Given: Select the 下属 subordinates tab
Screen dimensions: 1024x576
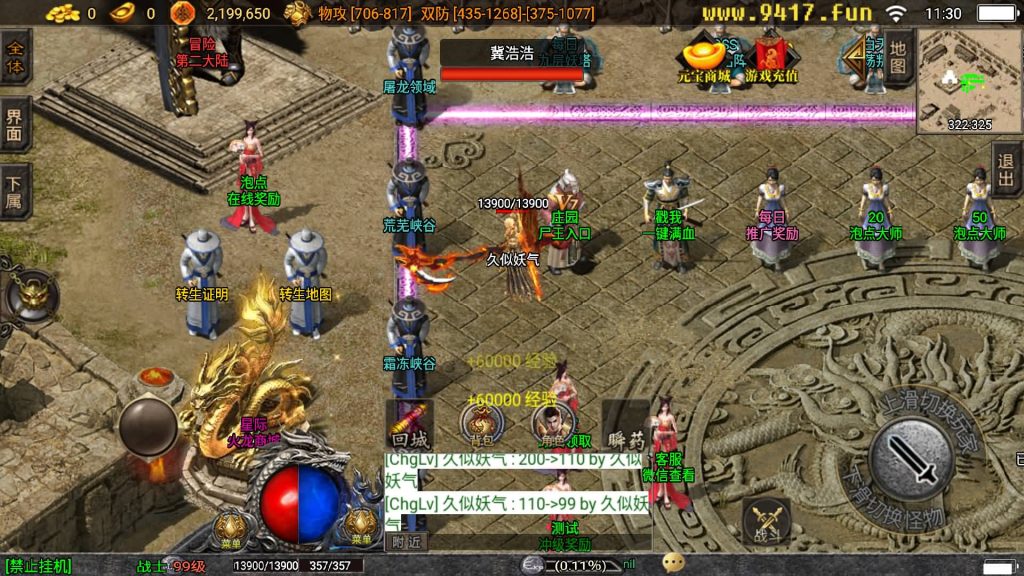Looking at the screenshot, I should pos(14,192).
